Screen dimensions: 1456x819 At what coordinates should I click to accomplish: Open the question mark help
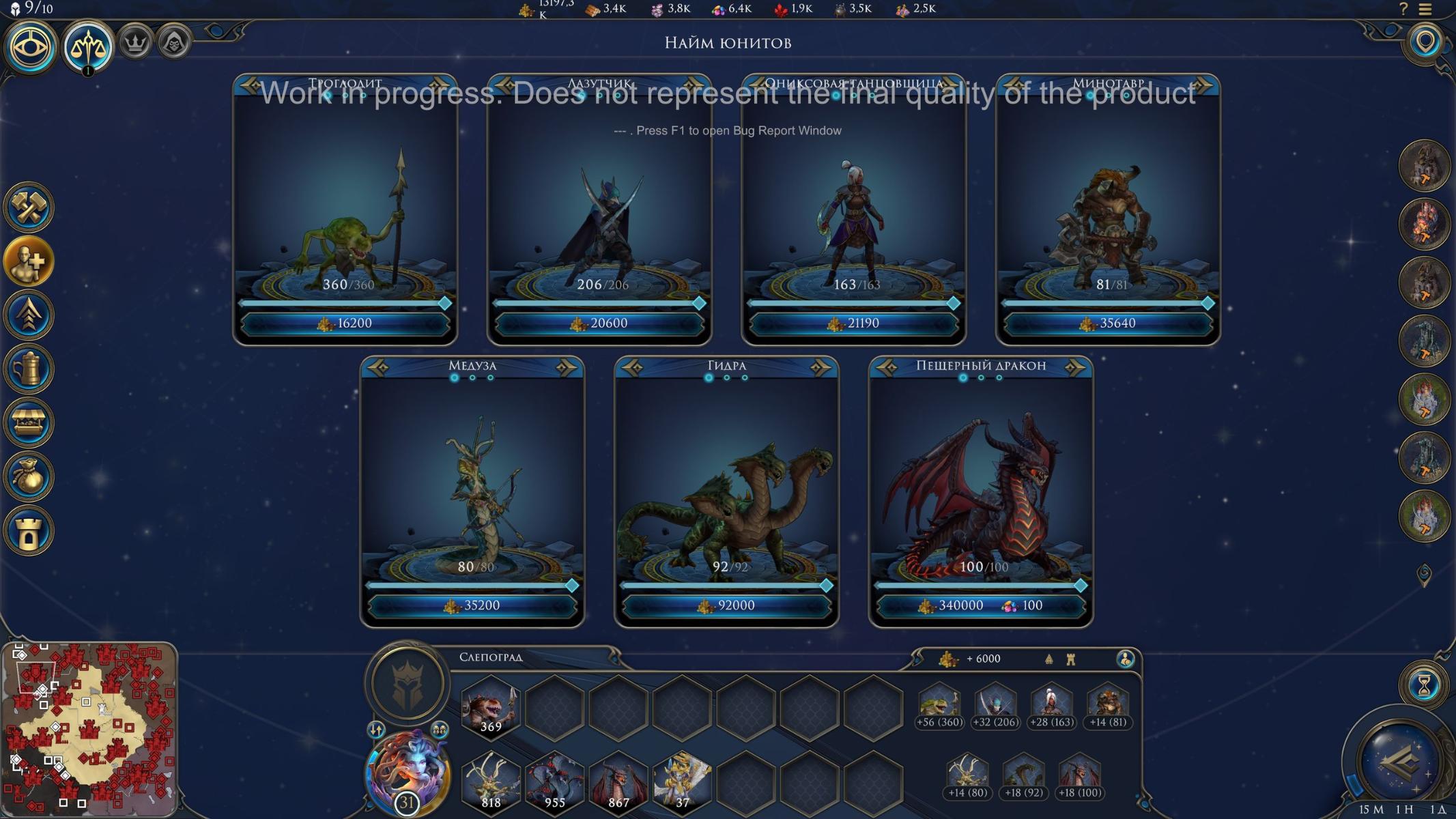[x=1403, y=9]
